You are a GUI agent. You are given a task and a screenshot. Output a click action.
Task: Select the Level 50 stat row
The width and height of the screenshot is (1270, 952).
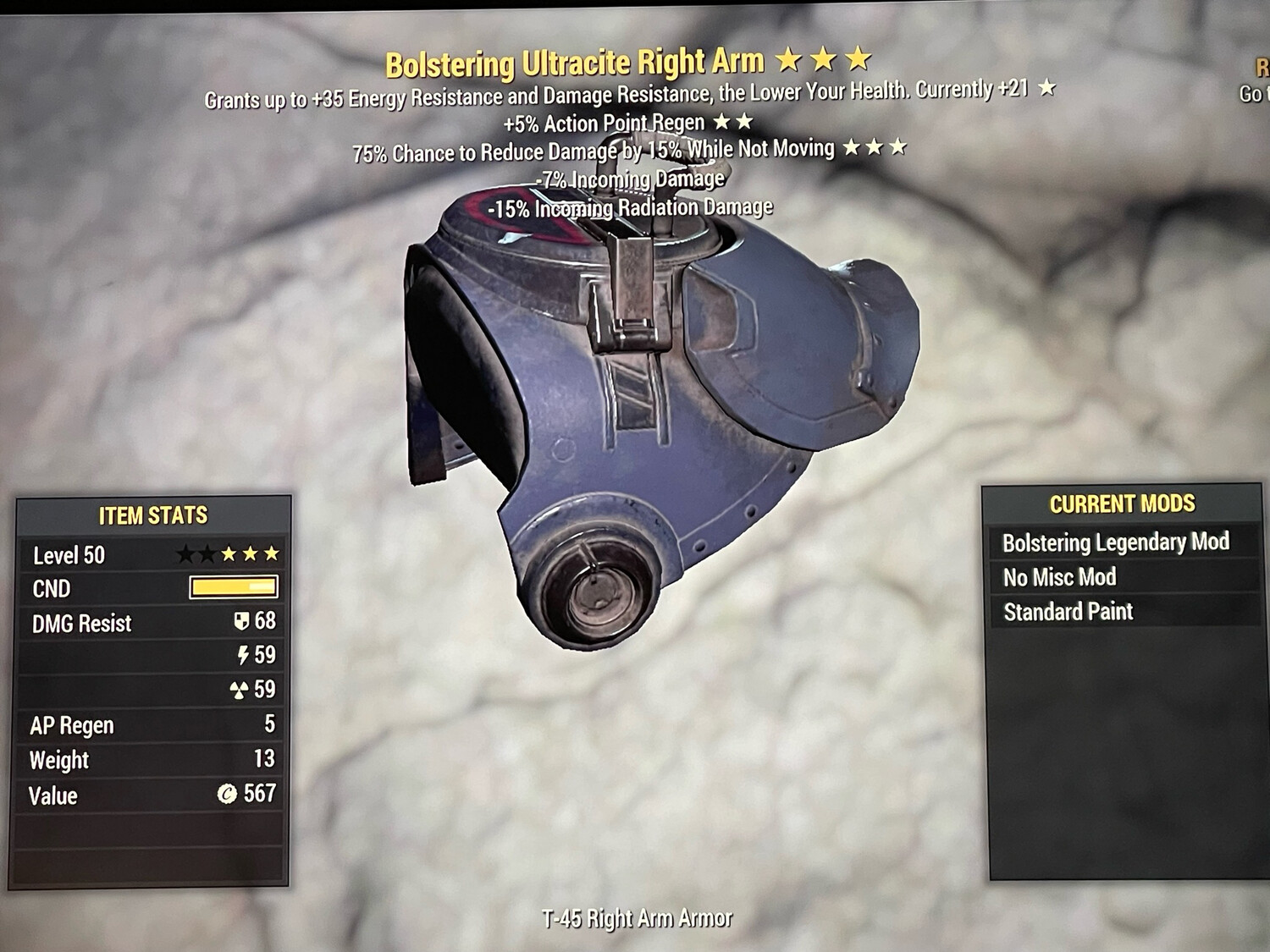127,556
